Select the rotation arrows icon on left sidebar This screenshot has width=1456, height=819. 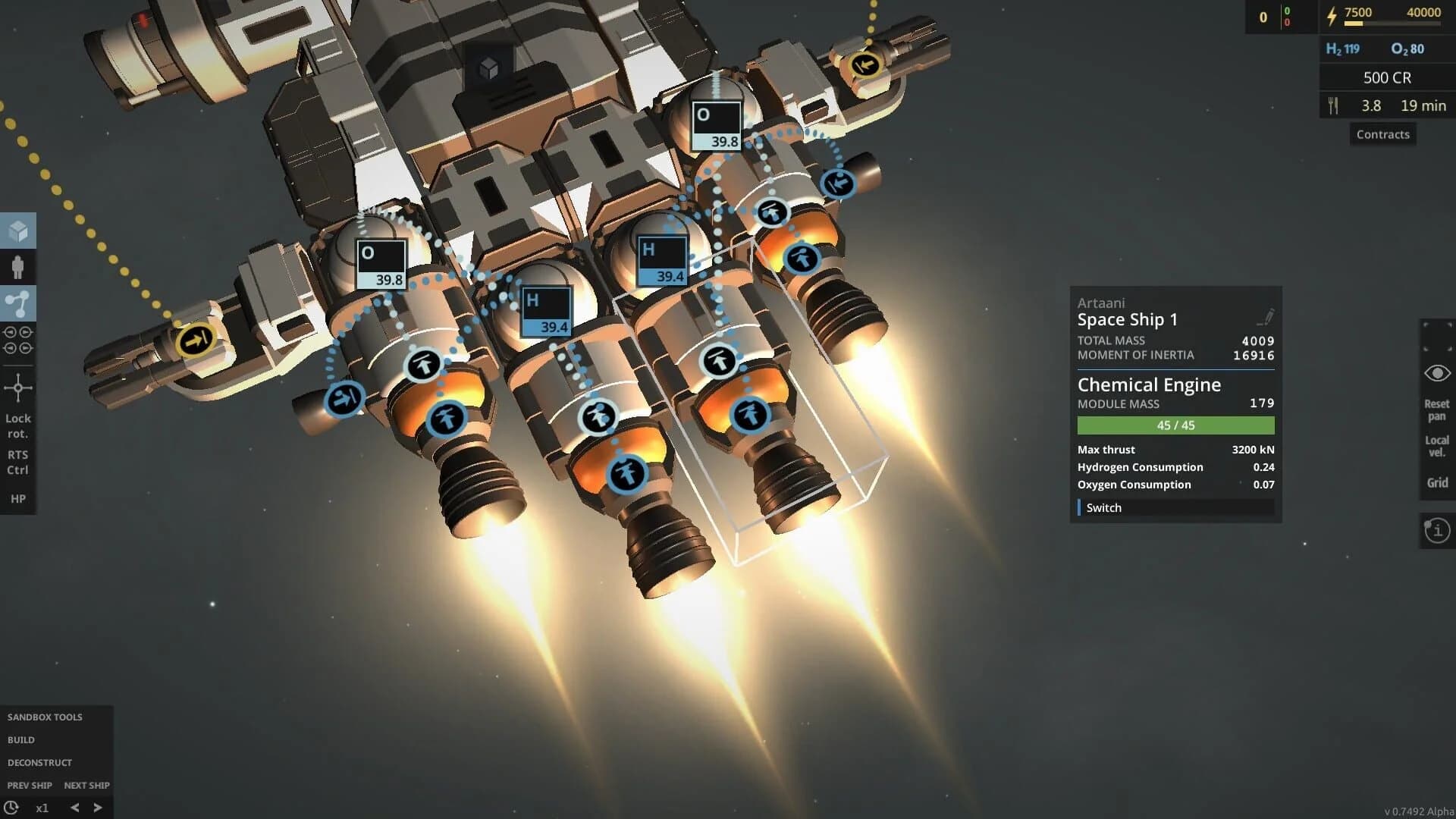[x=19, y=340]
